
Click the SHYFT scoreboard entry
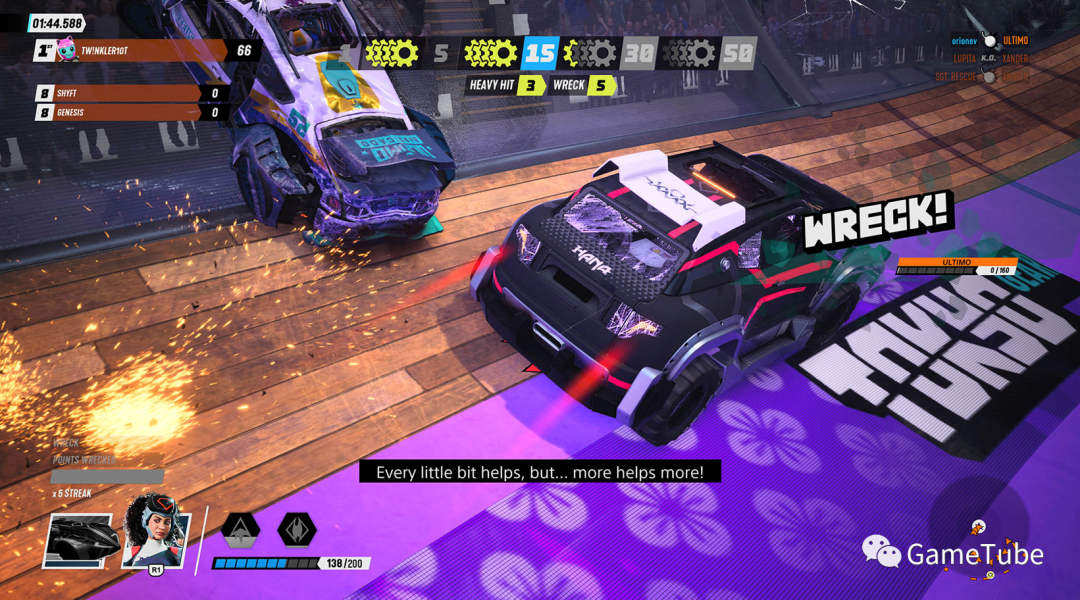click(130, 93)
